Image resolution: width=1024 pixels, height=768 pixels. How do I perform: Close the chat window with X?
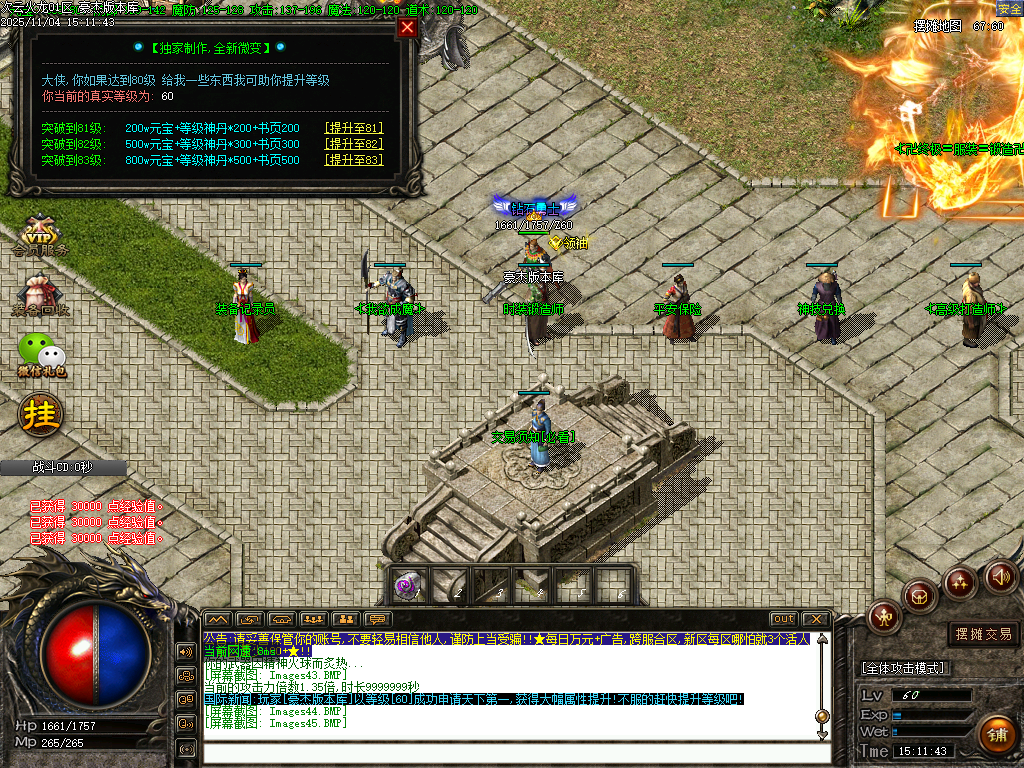click(x=816, y=619)
